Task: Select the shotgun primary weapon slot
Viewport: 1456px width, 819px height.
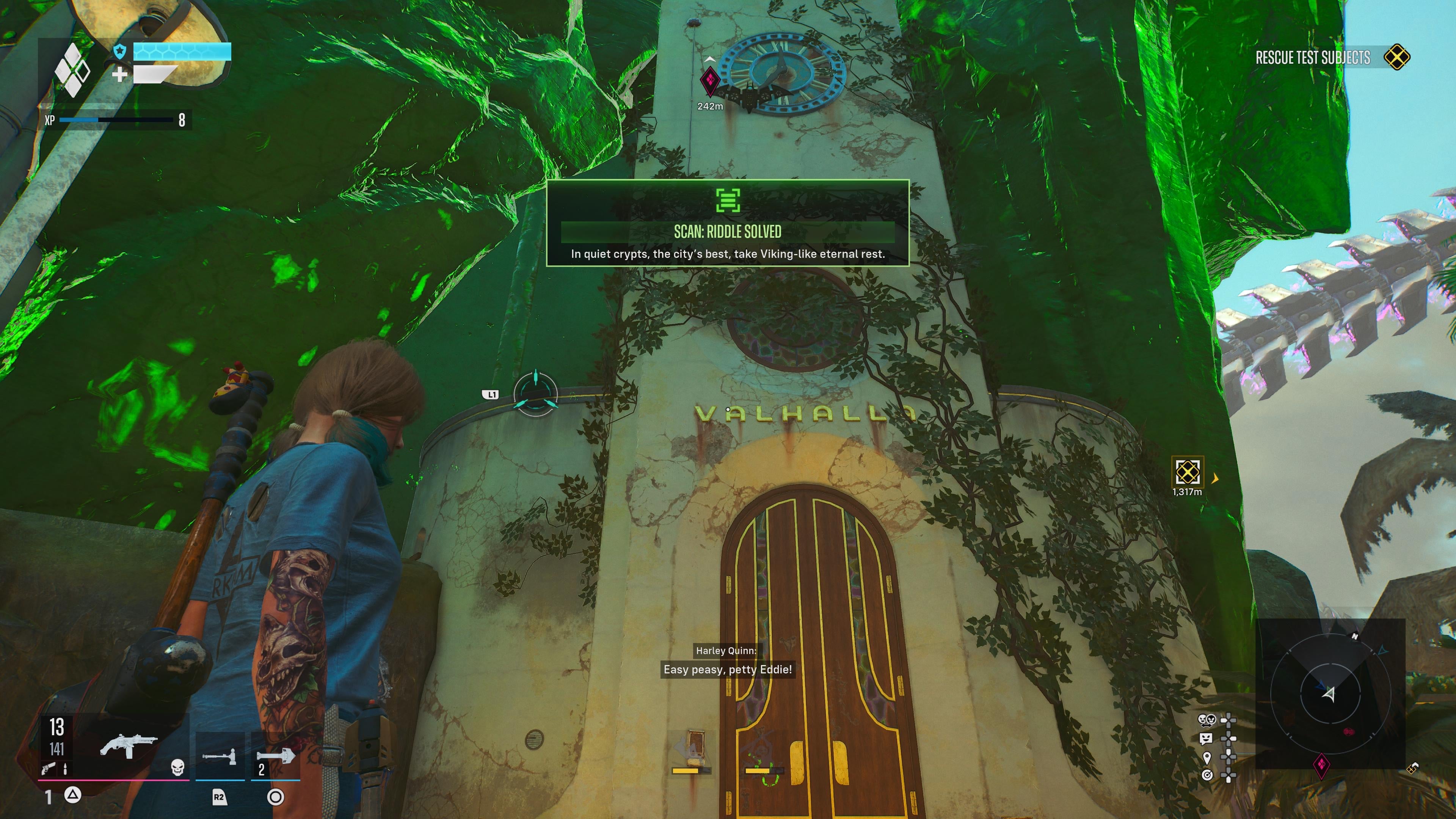Action: coord(129,746)
